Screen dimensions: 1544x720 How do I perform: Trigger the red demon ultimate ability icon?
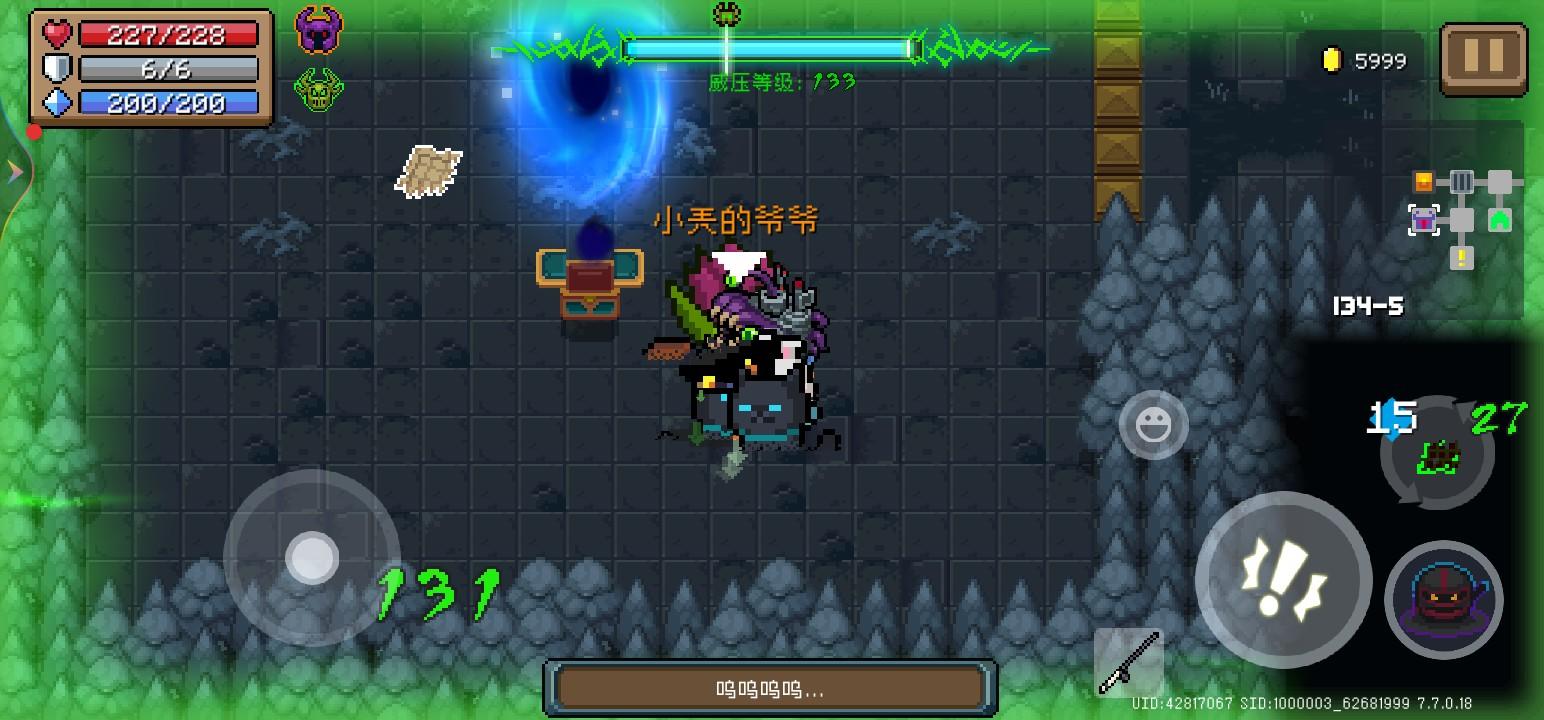pyautogui.click(x=1443, y=599)
